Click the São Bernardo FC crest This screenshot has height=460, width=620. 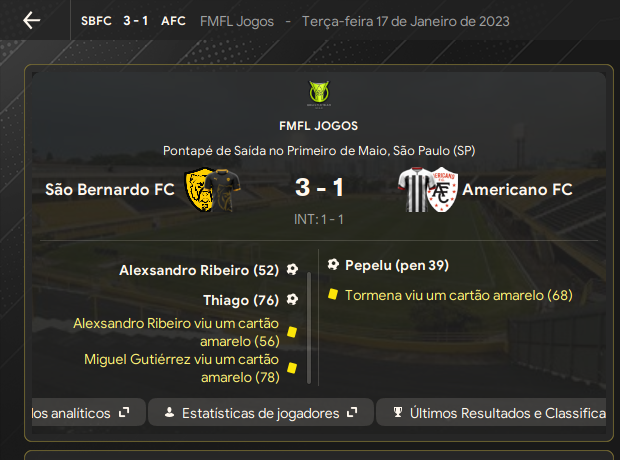[211, 190]
